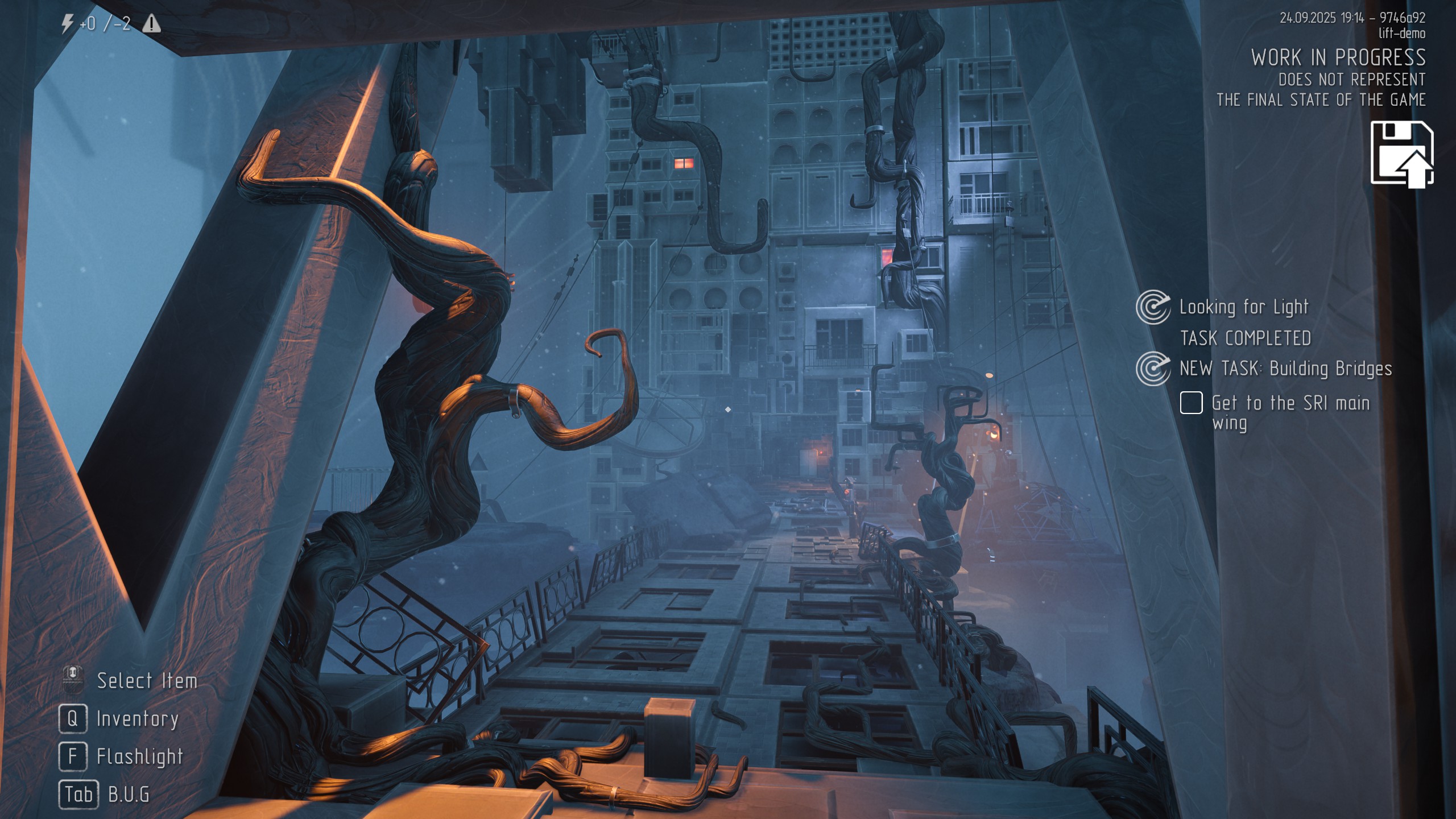
Task: Click the Q key prompt icon
Action: point(72,718)
